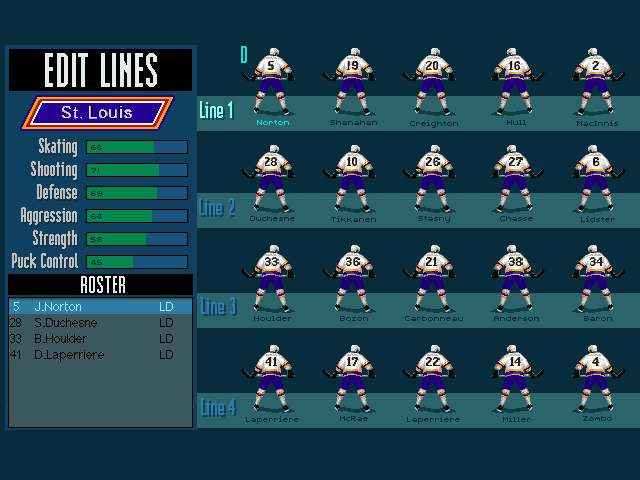640x480 pixels.
Task: Pick Baron number 34 on Line 3
Action: click(x=596, y=281)
